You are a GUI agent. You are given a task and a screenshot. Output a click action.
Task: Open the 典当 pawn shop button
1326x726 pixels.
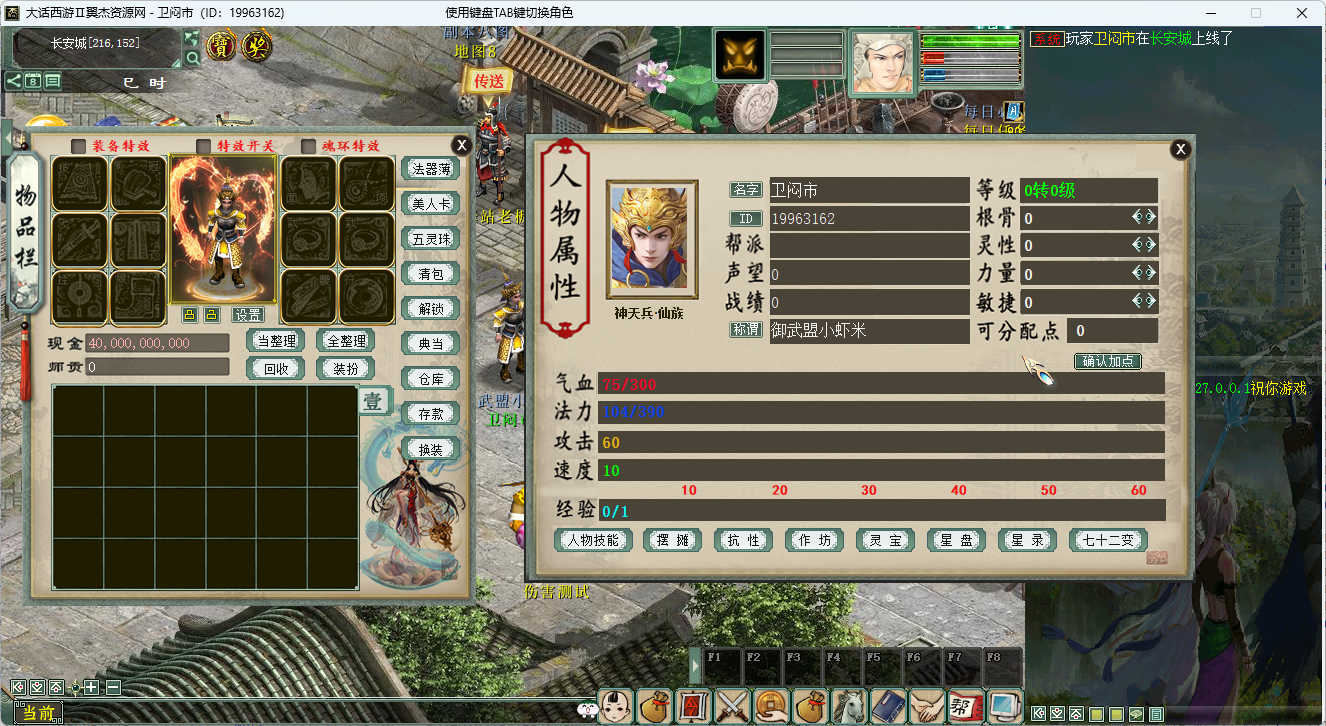[430, 343]
